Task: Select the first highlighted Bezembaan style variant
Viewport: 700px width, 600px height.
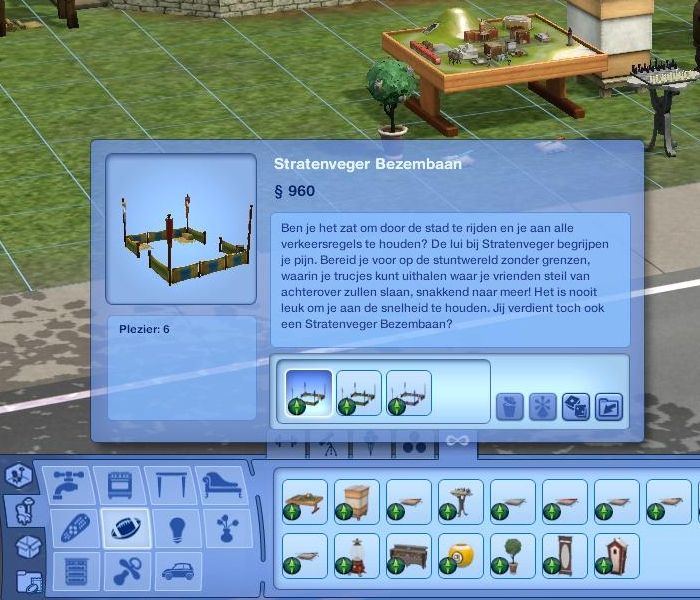Action: 308,393
